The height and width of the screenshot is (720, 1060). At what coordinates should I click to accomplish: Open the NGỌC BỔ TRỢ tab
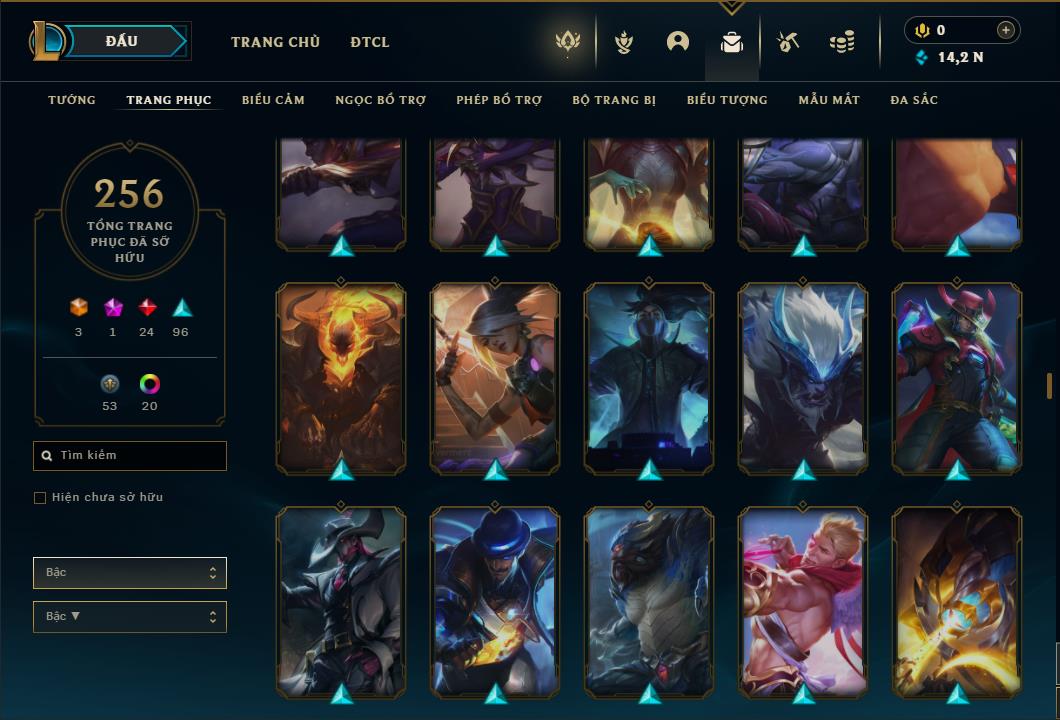(x=380, y=100)
